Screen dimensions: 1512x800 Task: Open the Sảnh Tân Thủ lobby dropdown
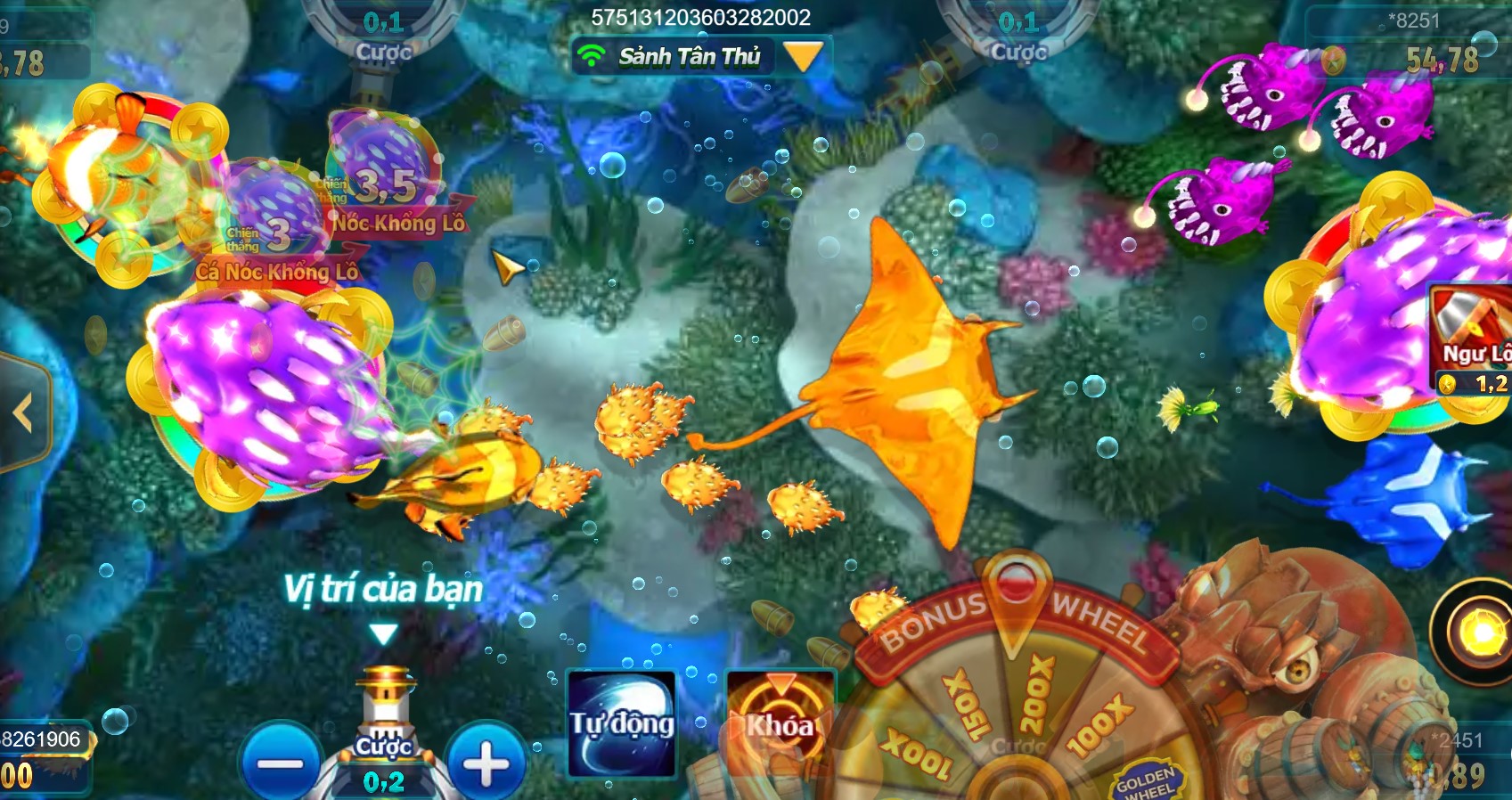[805, 56]
